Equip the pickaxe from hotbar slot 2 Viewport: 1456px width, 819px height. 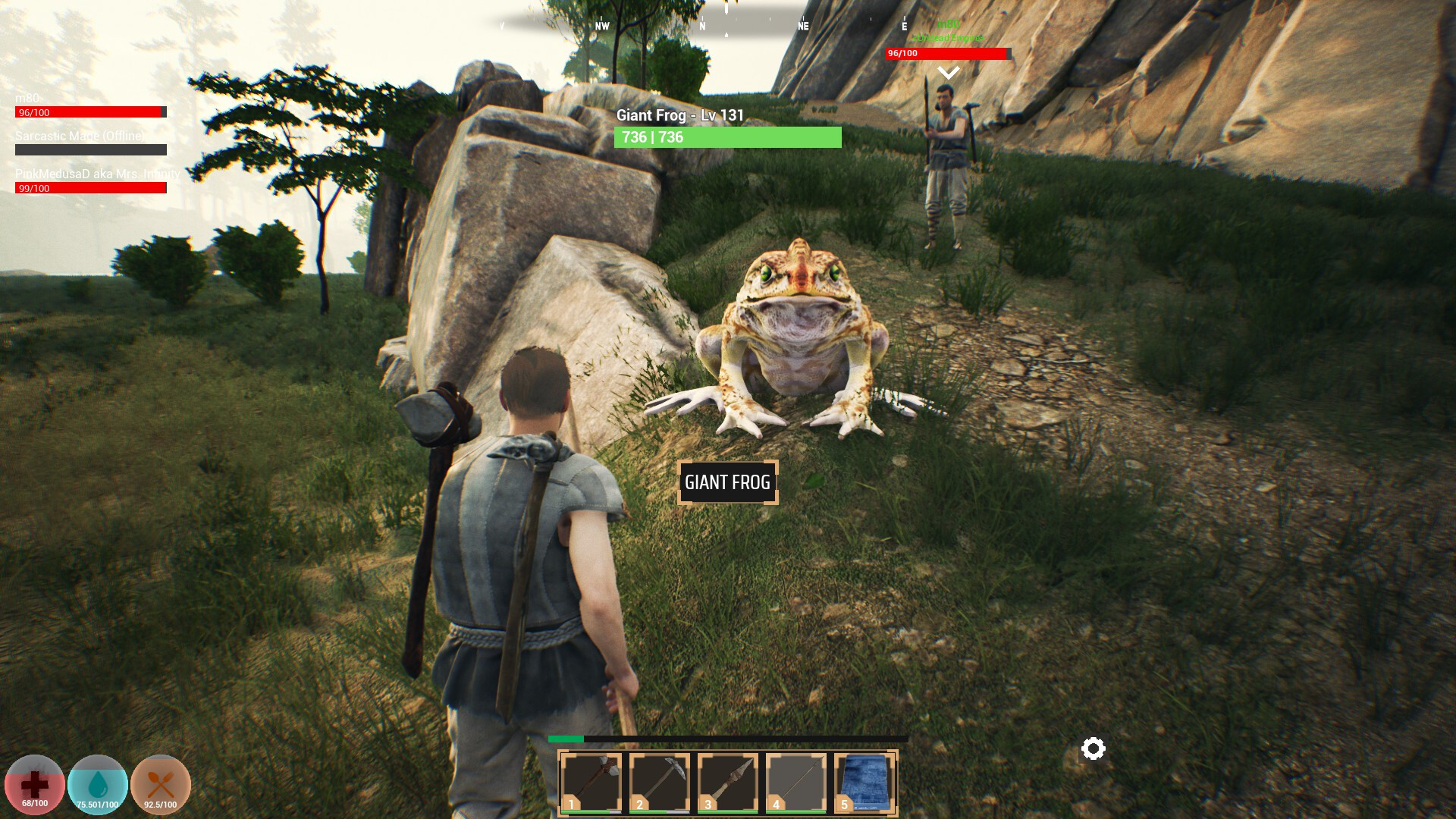click(659, 780)
